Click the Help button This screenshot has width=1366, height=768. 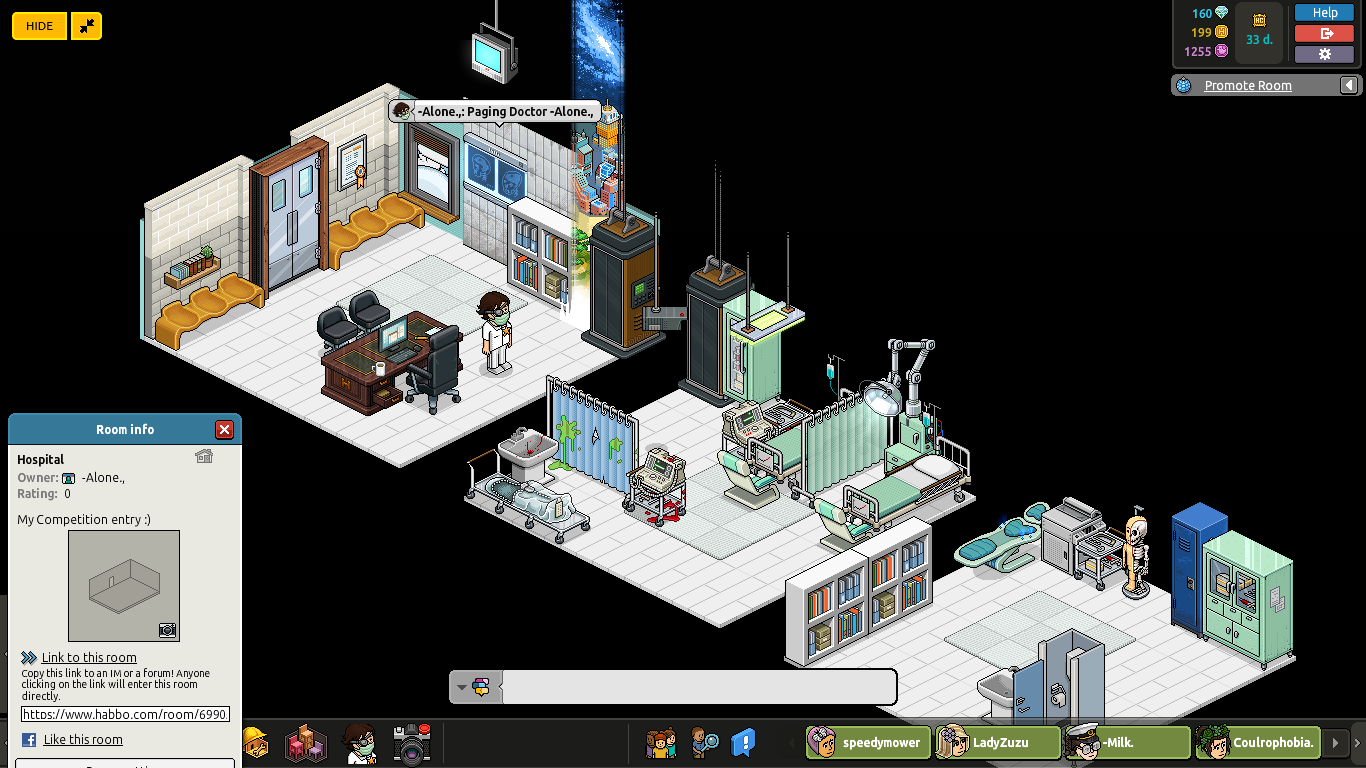tap(1324, 12)
